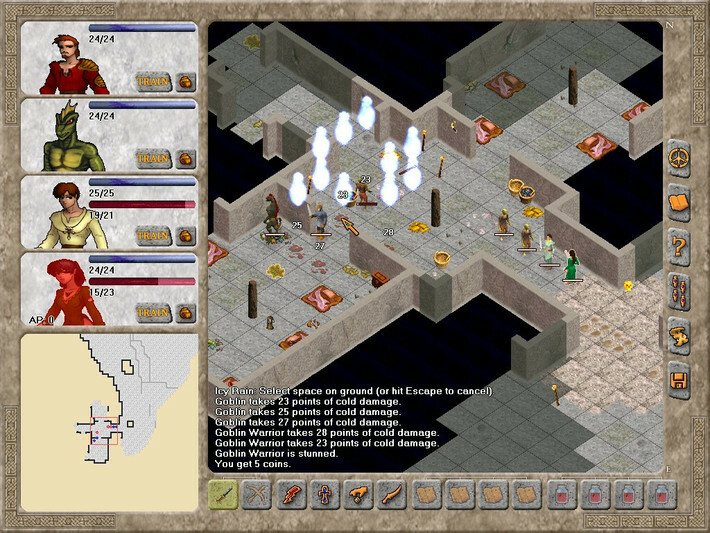The height and width of the screenshot is (533, 710).
Task: Click Train for the lizardman character
Action: click(152, 157)
